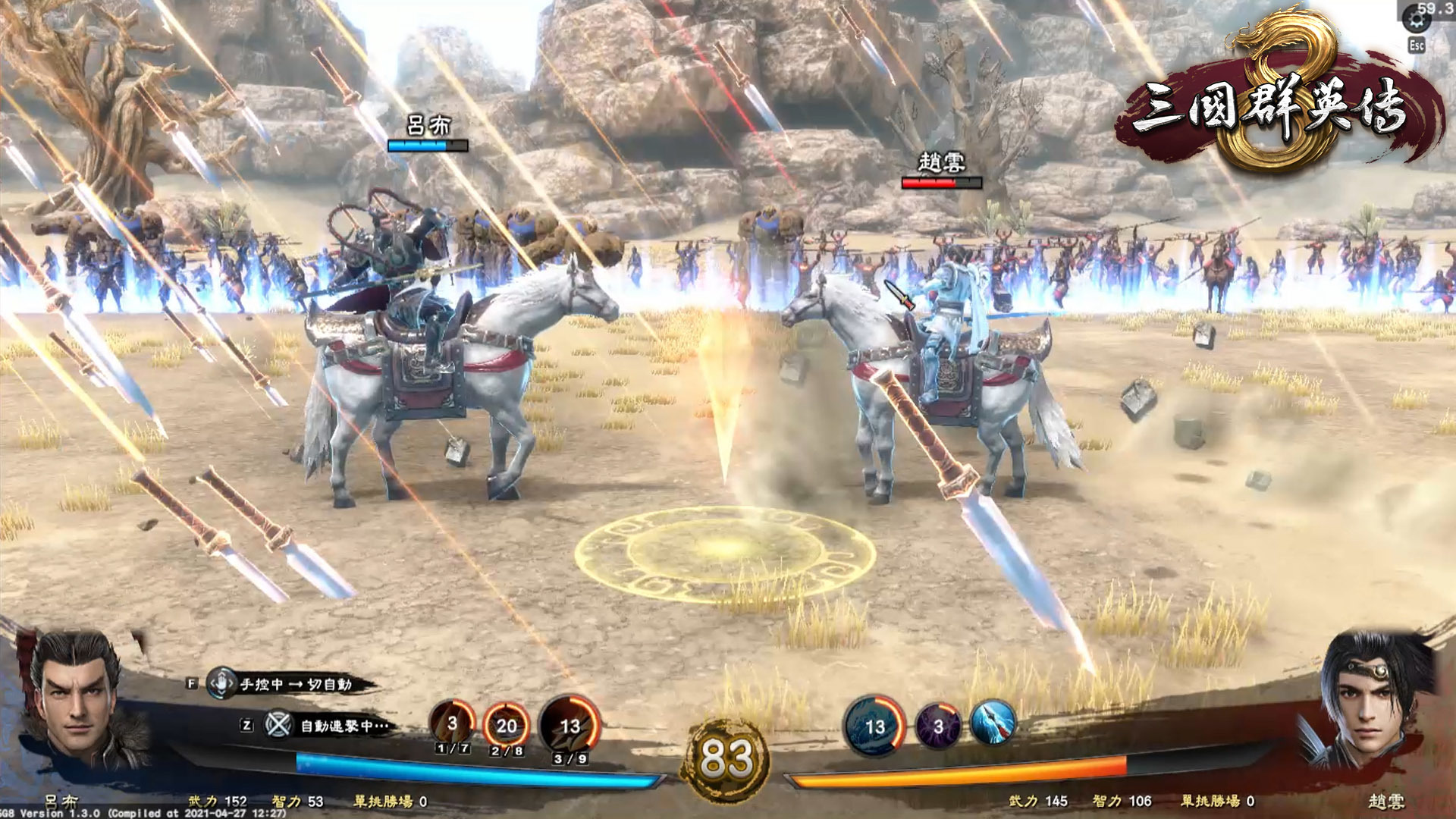Activate Lu Bu's skill labeled 1/7
The width and height of the screenshot is (1456, 819).
point(452,723)
